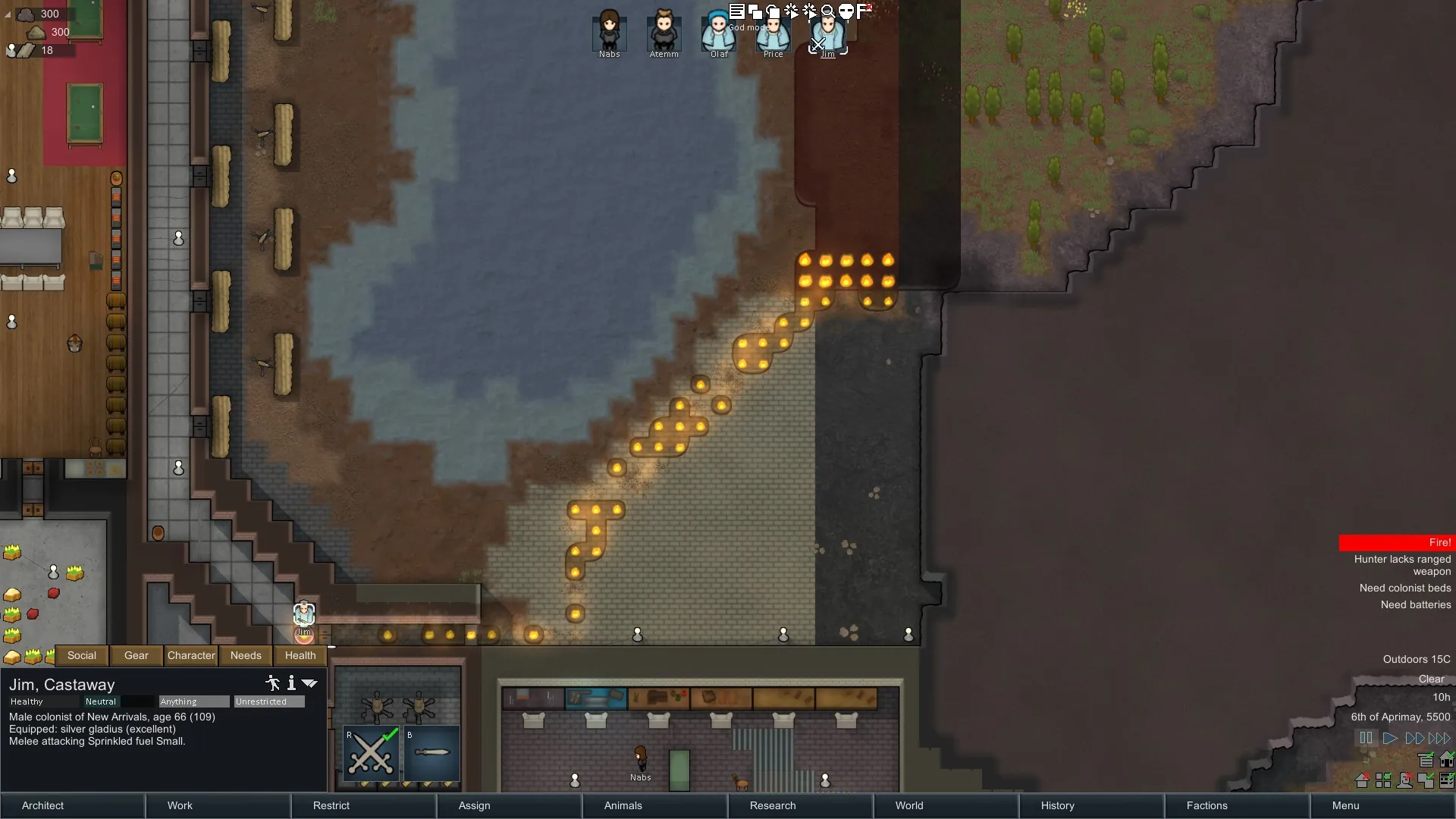Open the debug inspector magnifier icon
1456x819 pixels.
point(828,11)
